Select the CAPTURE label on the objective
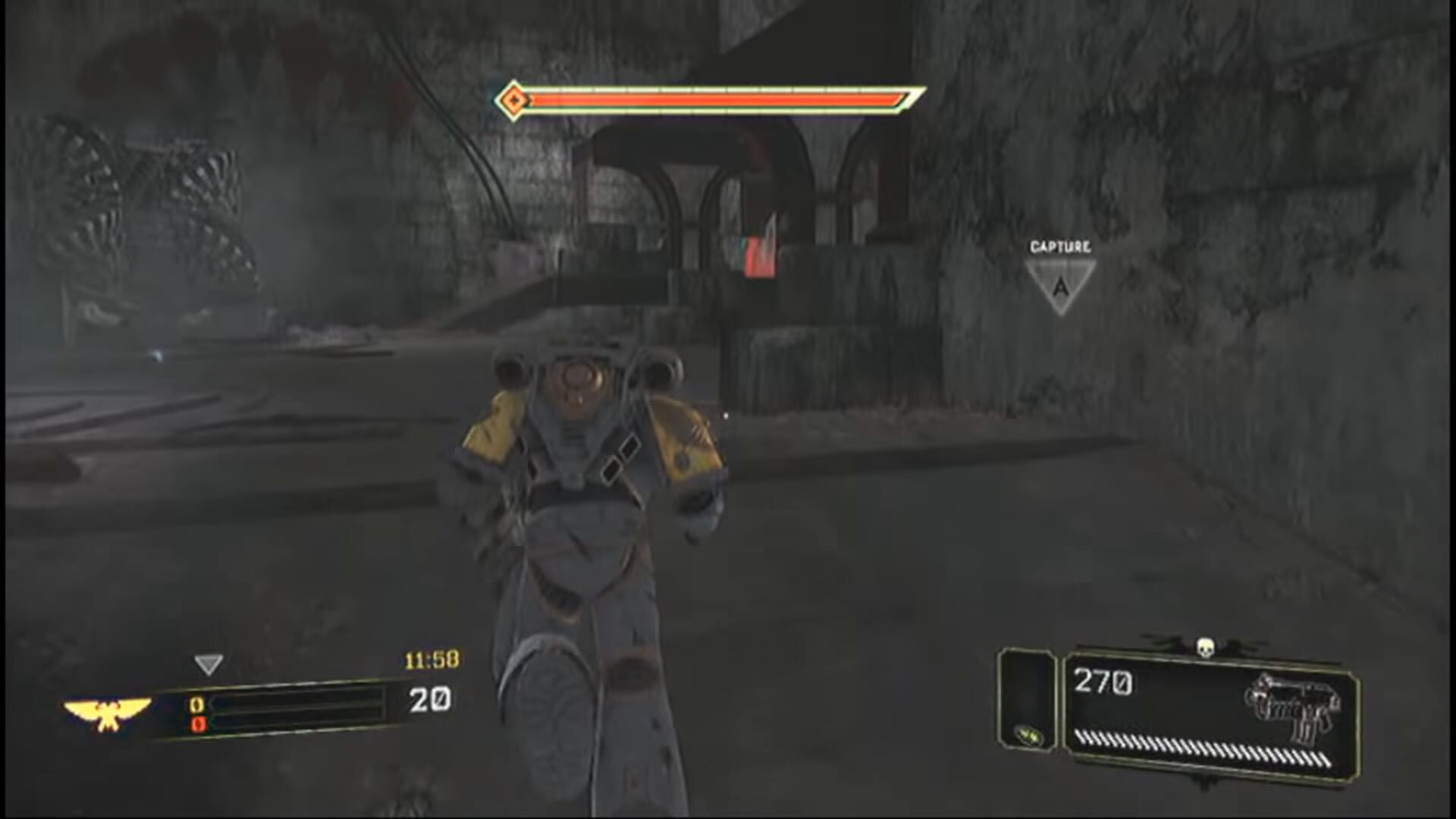This screenshot has width=1456, height=819. (x=1060, y=246)
